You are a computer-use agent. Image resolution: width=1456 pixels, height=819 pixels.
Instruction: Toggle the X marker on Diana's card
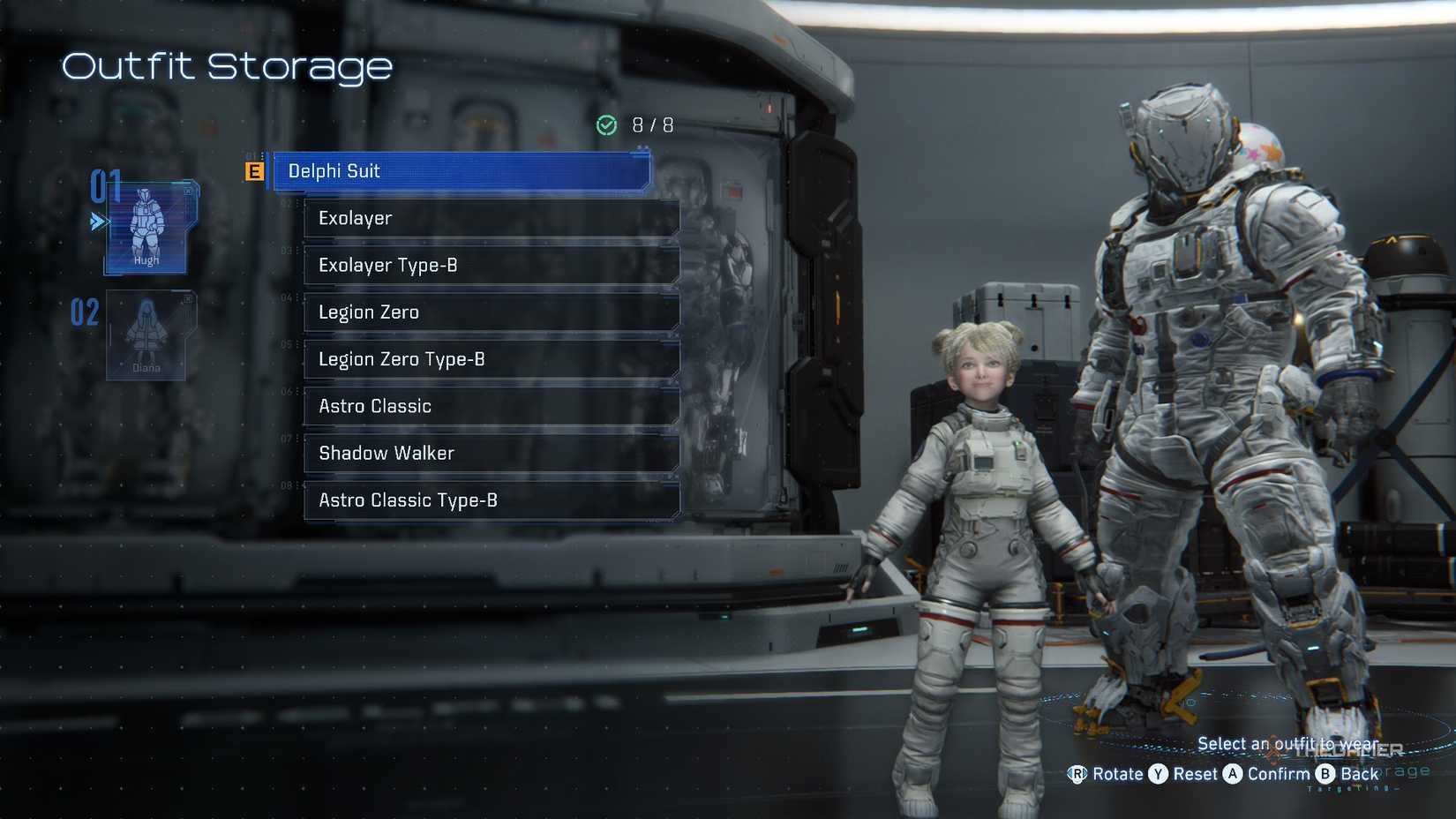coord(188,299)
